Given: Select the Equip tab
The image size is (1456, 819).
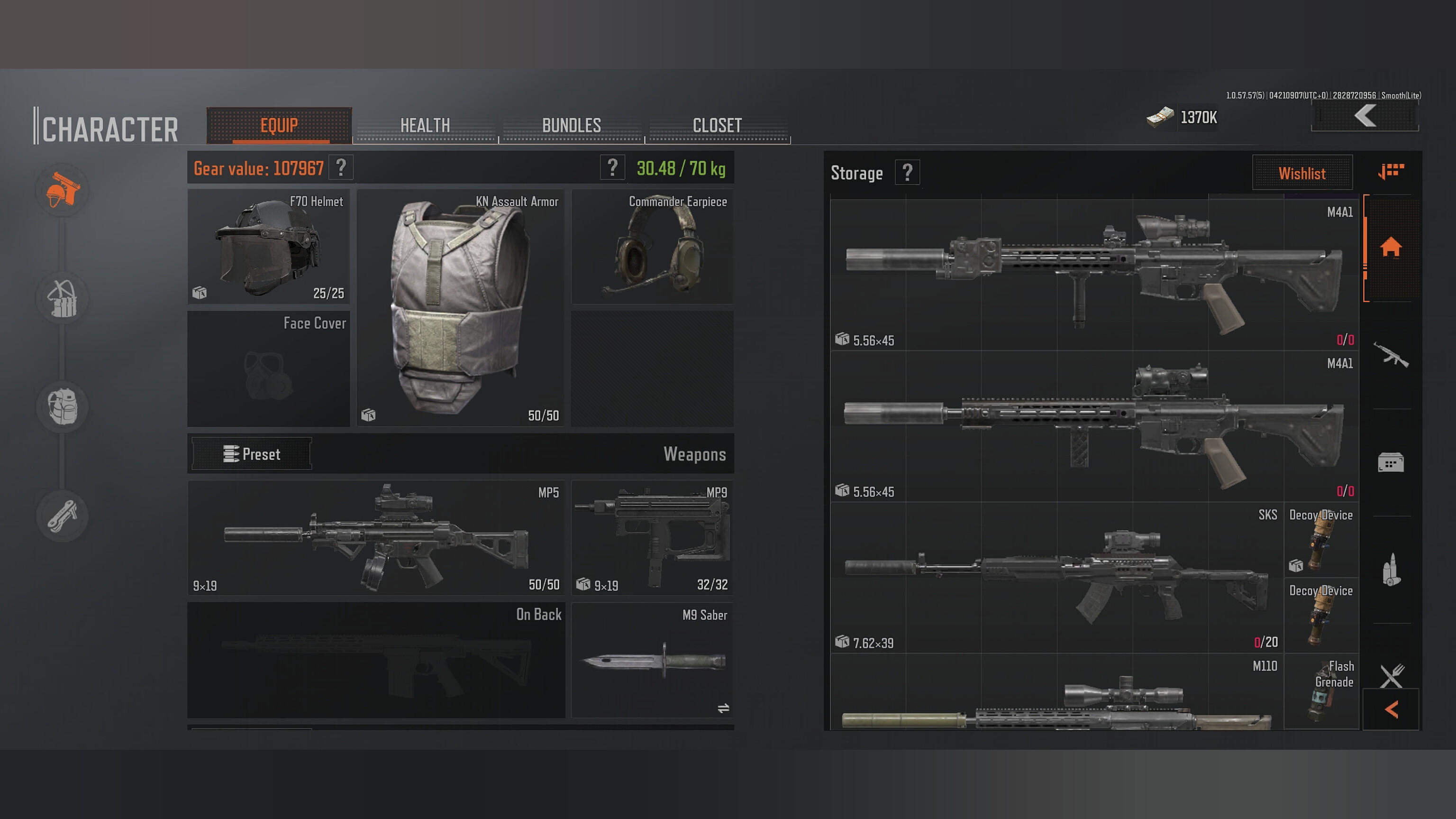Looking at the screenshot, I should (279, 125).
